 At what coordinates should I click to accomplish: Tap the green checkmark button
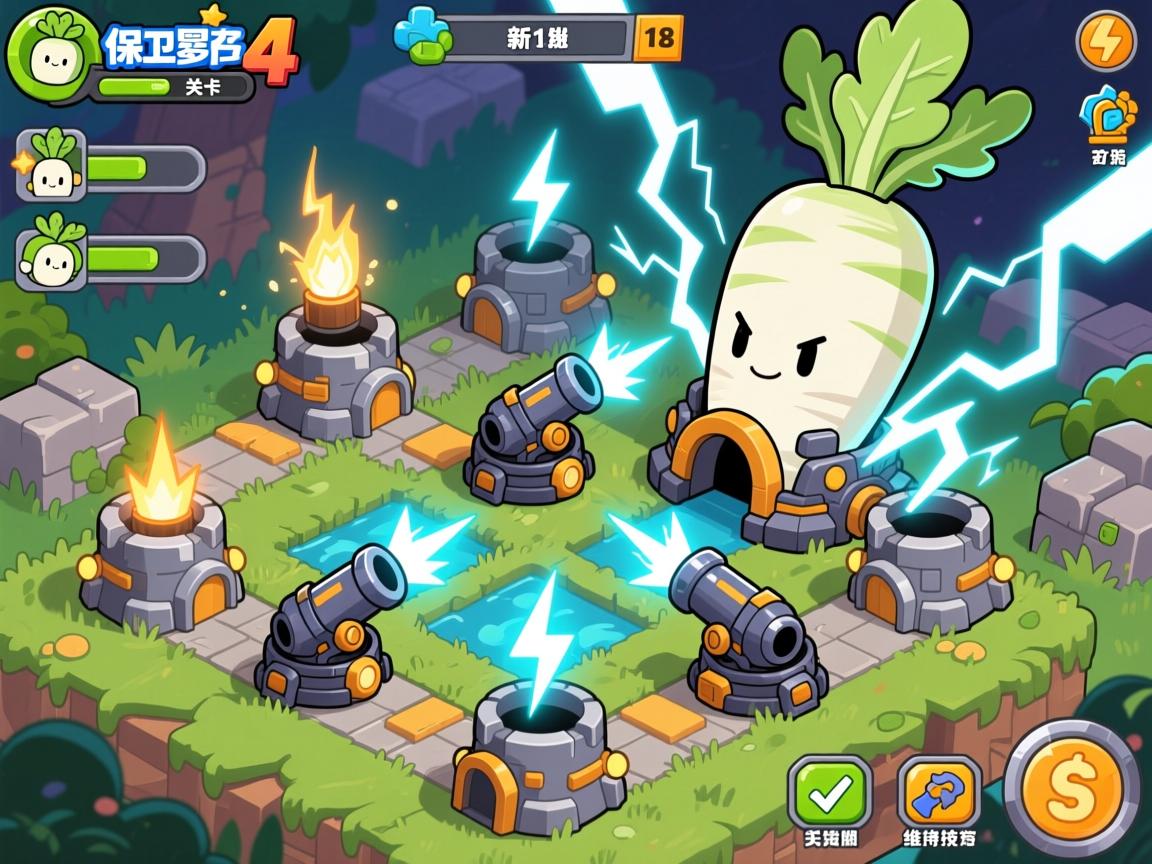click(x=829, y=792)
